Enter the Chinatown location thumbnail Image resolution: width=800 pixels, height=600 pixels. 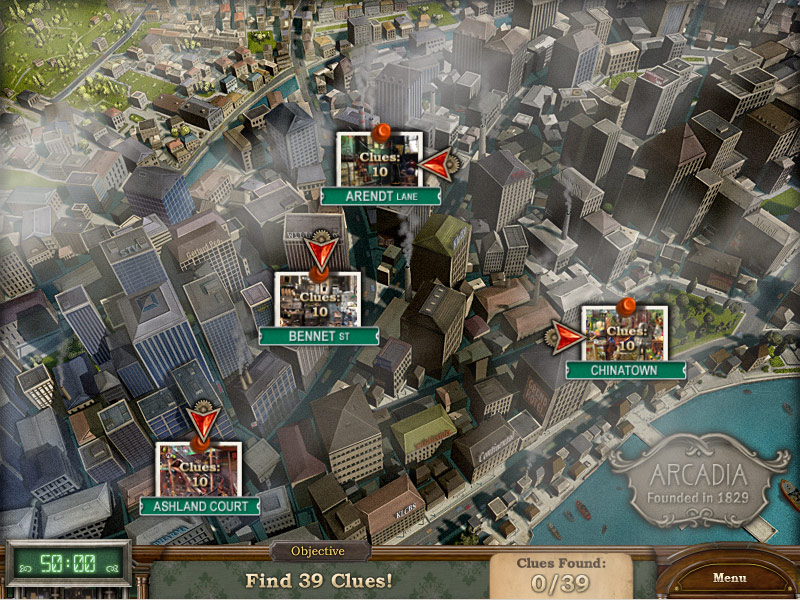pyautogui.click(x=625, y=333)
